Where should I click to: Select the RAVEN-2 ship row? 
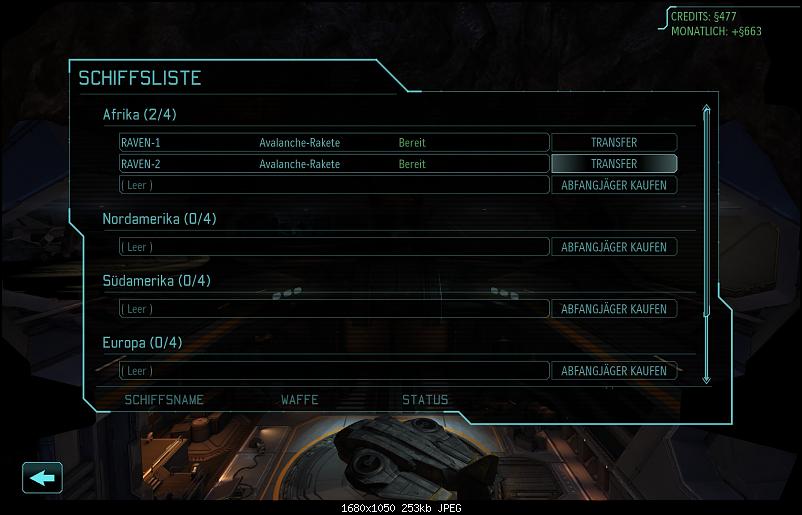[x=334, y=164]
